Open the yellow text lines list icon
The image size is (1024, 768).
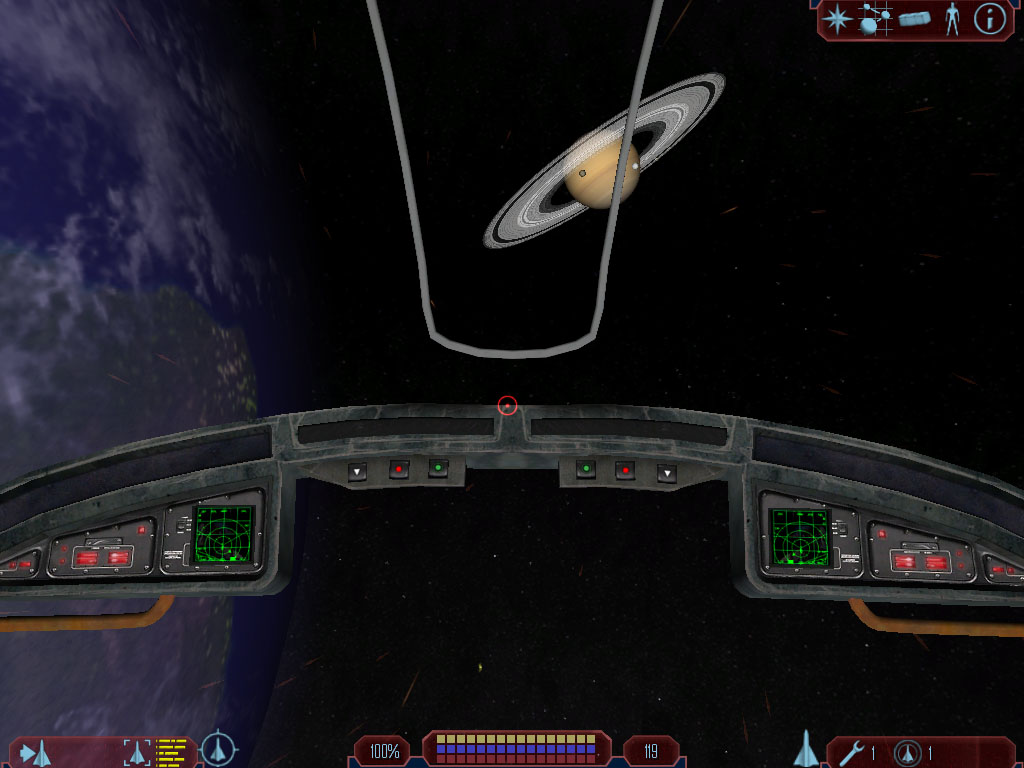click(172, 750)
